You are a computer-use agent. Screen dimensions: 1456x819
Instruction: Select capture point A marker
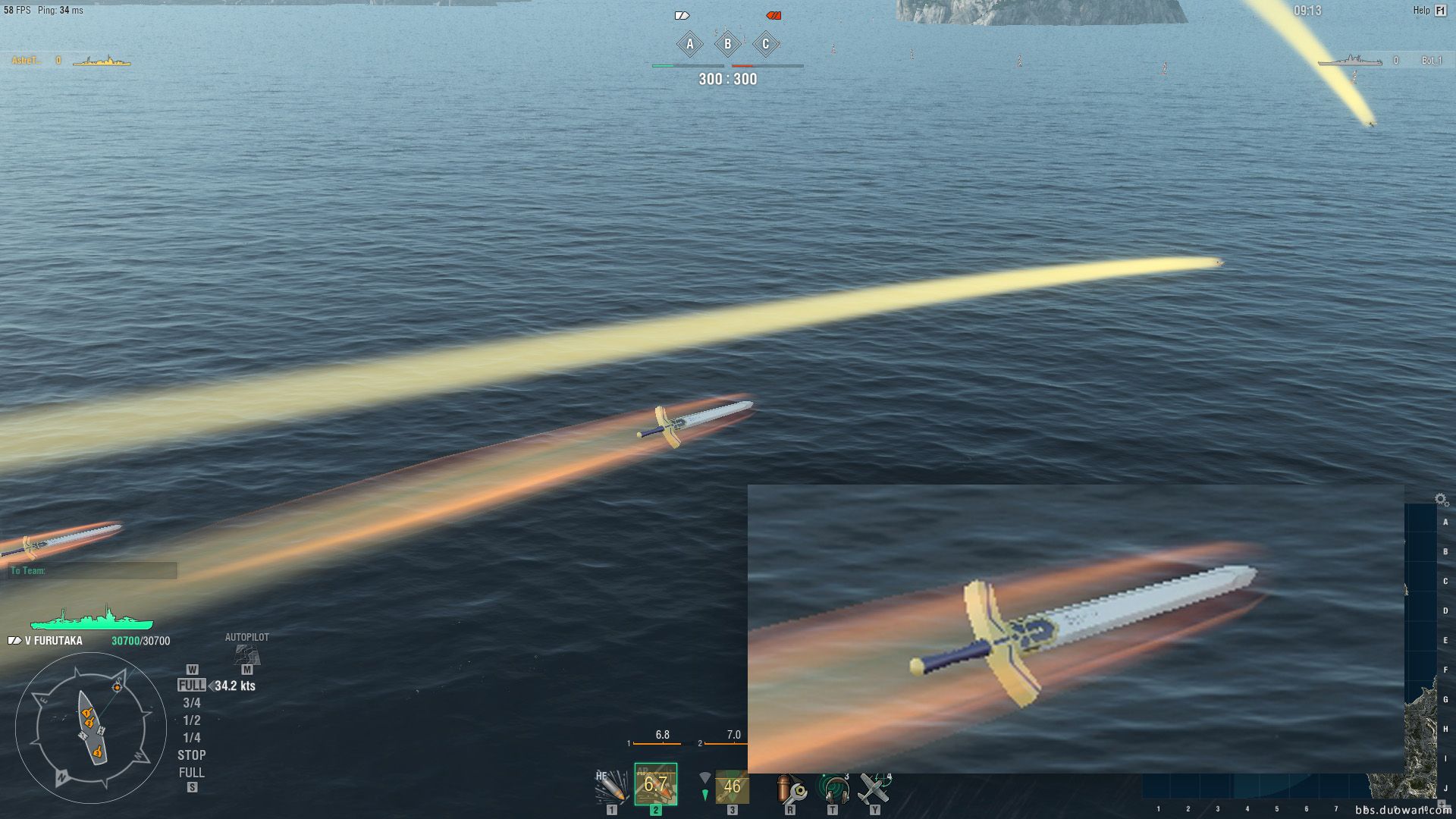coord(690,44)
